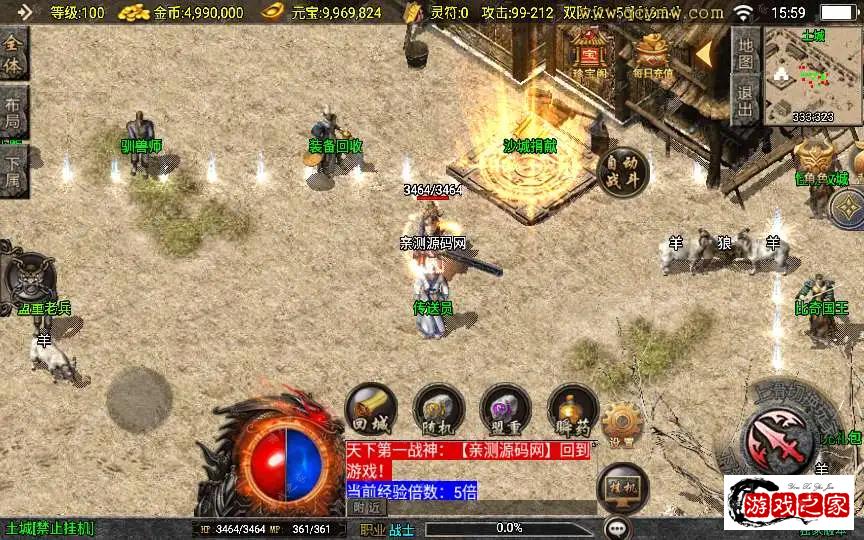
Task: Use the 回城 return scroll
Action: [x=371, y=409]
